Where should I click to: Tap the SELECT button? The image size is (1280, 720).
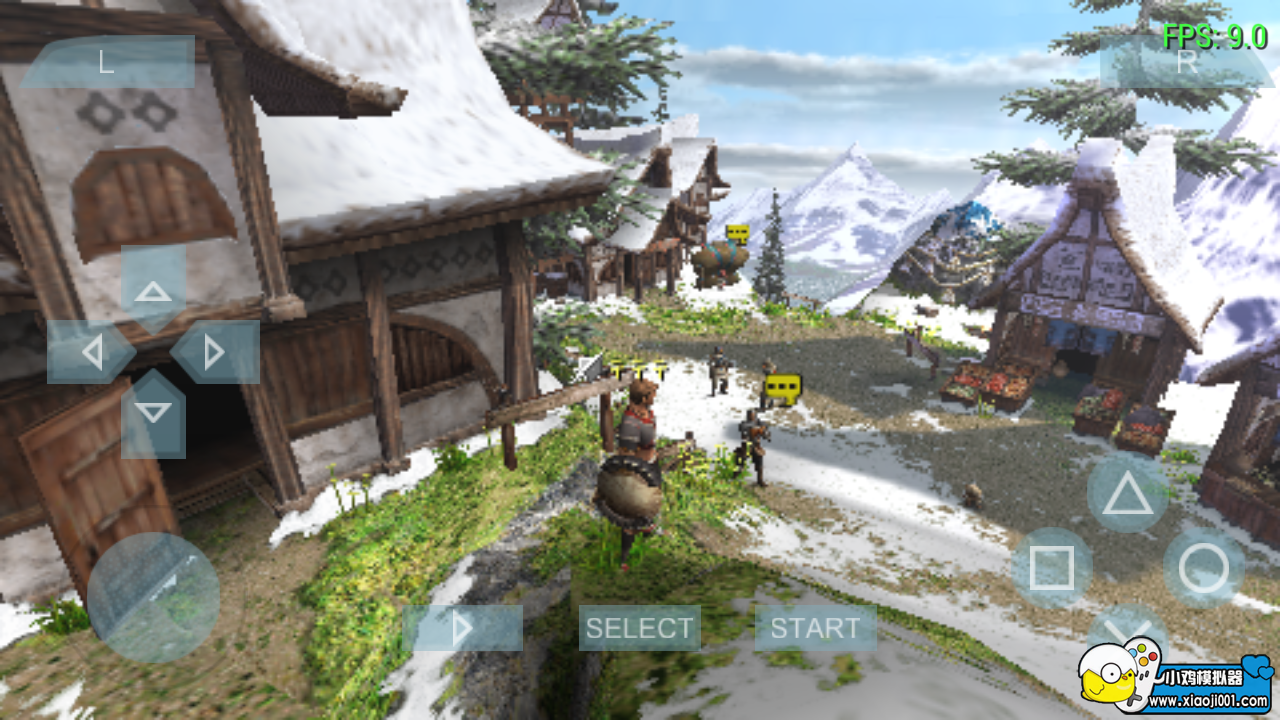pyautogui.click(x=639, y=628)
